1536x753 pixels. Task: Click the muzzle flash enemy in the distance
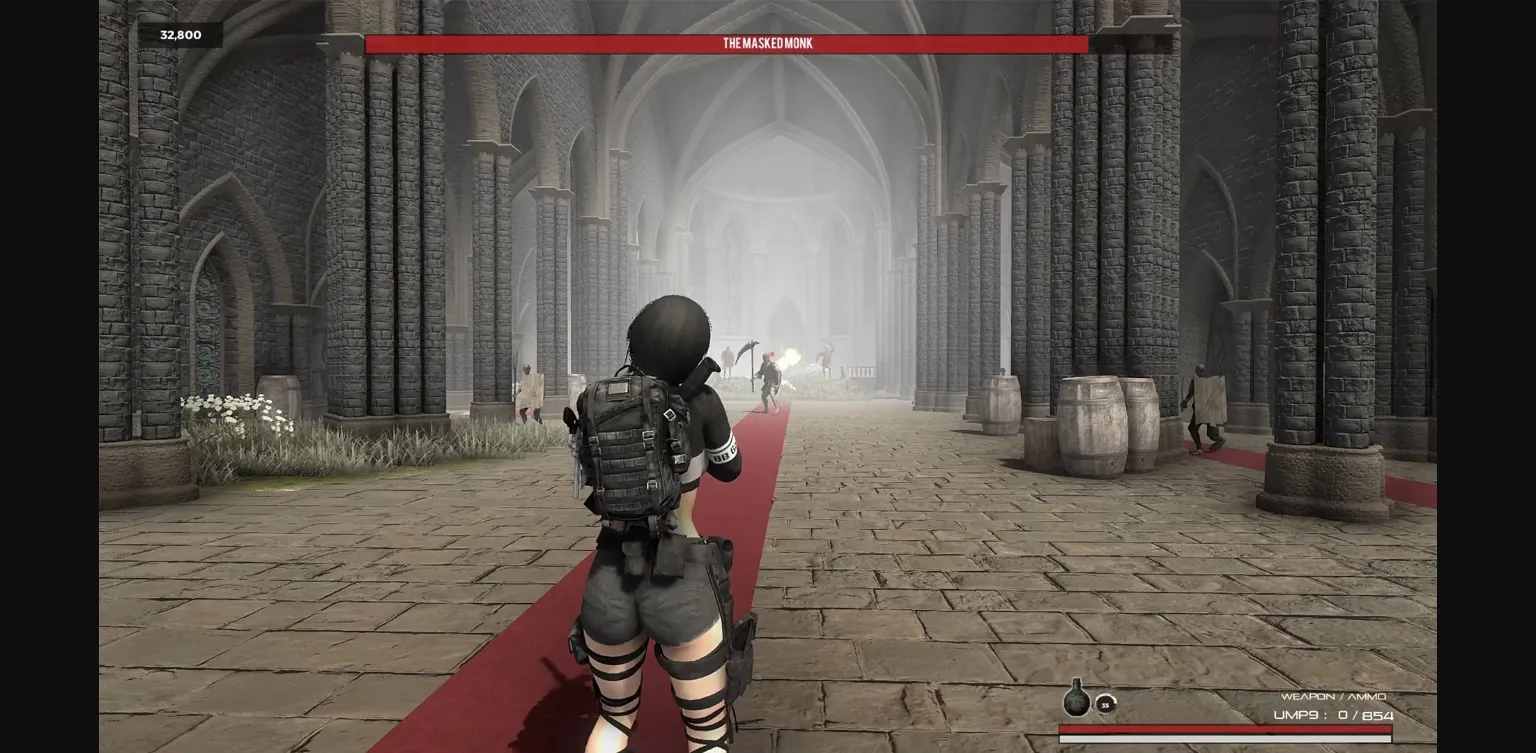770,375
